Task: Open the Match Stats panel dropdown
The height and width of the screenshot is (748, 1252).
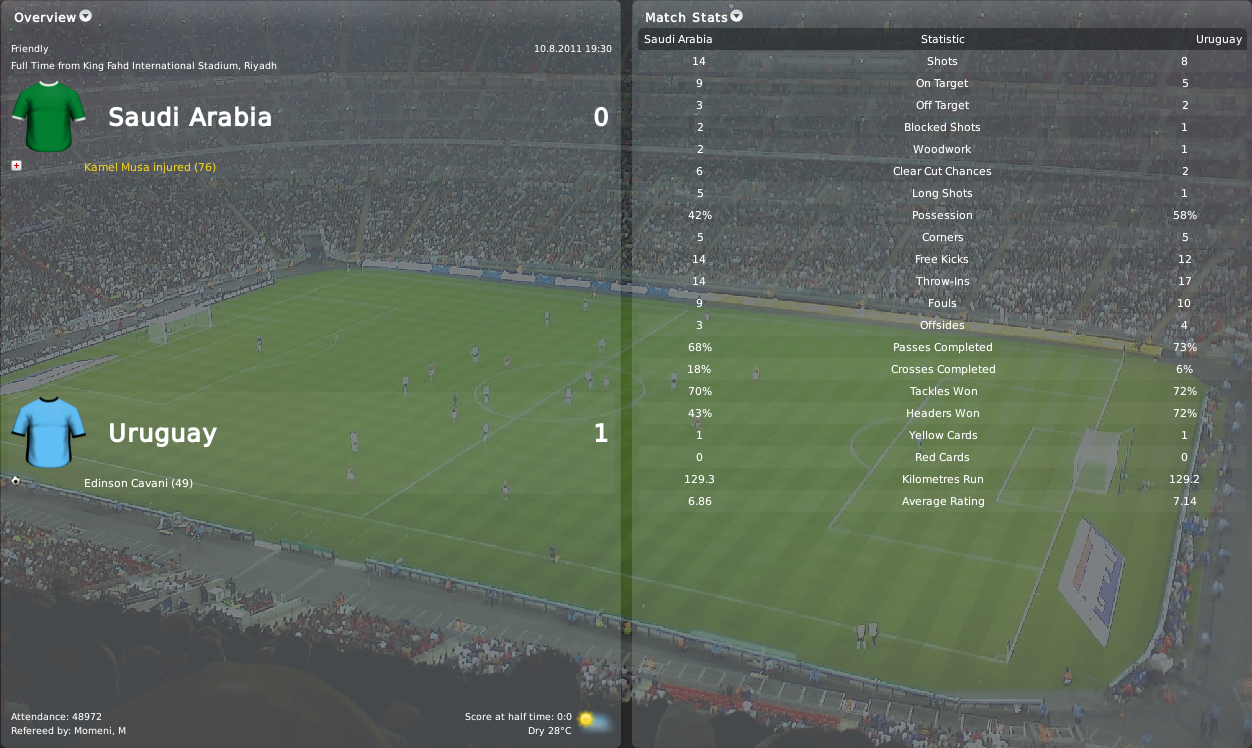Action: pos(737,16)
